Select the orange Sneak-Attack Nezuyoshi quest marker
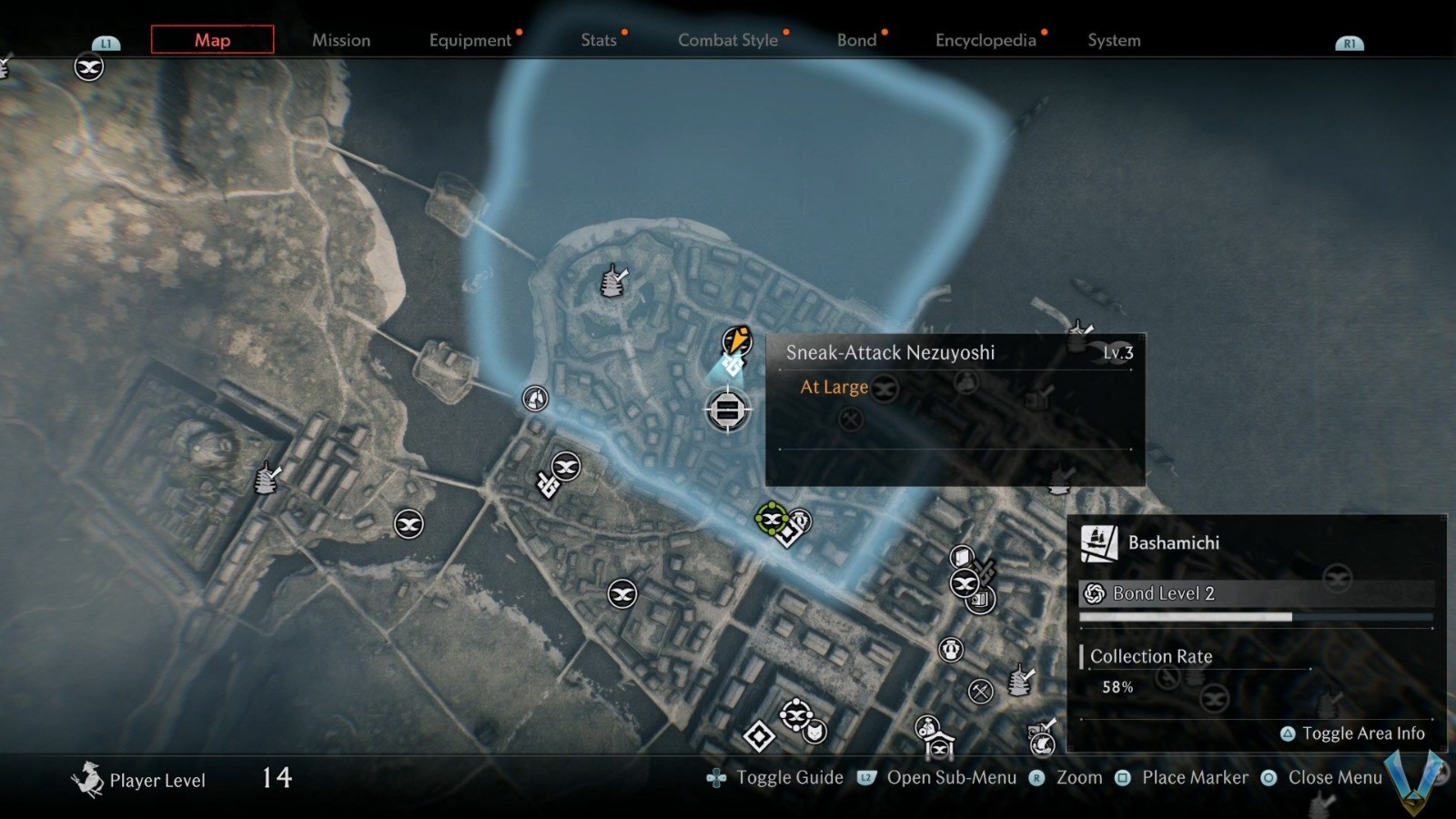 click(737, 339)
